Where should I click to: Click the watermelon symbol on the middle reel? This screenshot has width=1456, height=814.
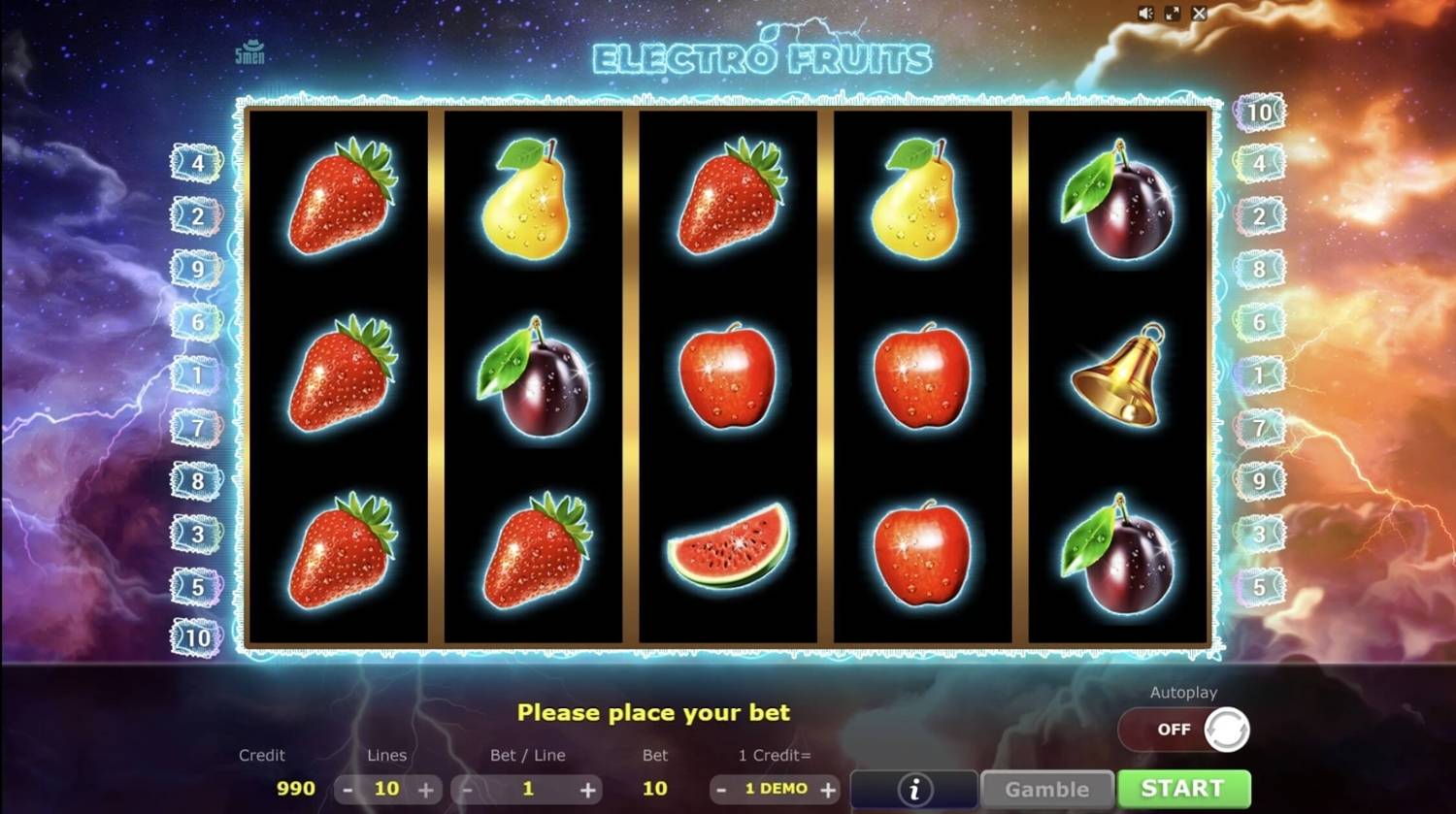coord(728,550)
